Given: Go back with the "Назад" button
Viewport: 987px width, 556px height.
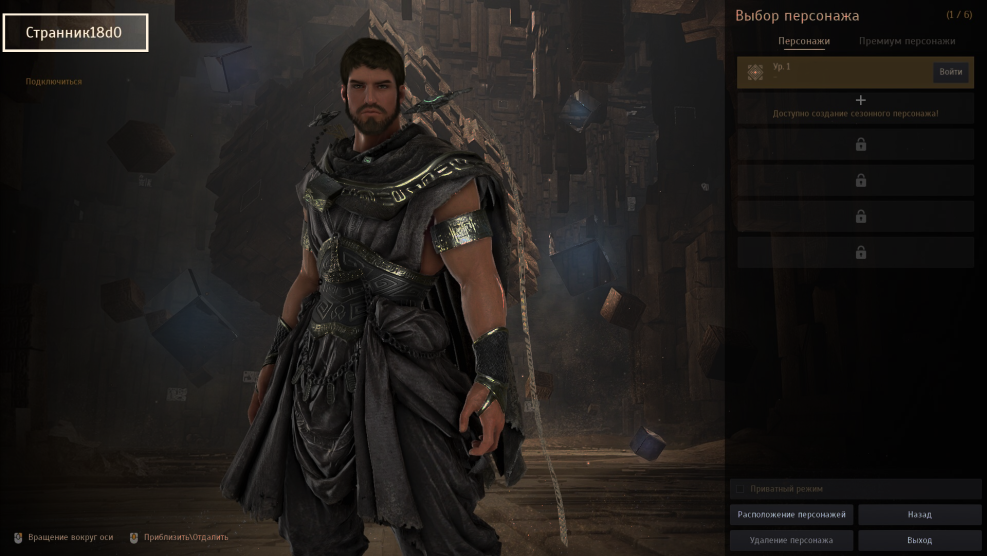Looking at the screenshot, I should [x=919, y=515].
